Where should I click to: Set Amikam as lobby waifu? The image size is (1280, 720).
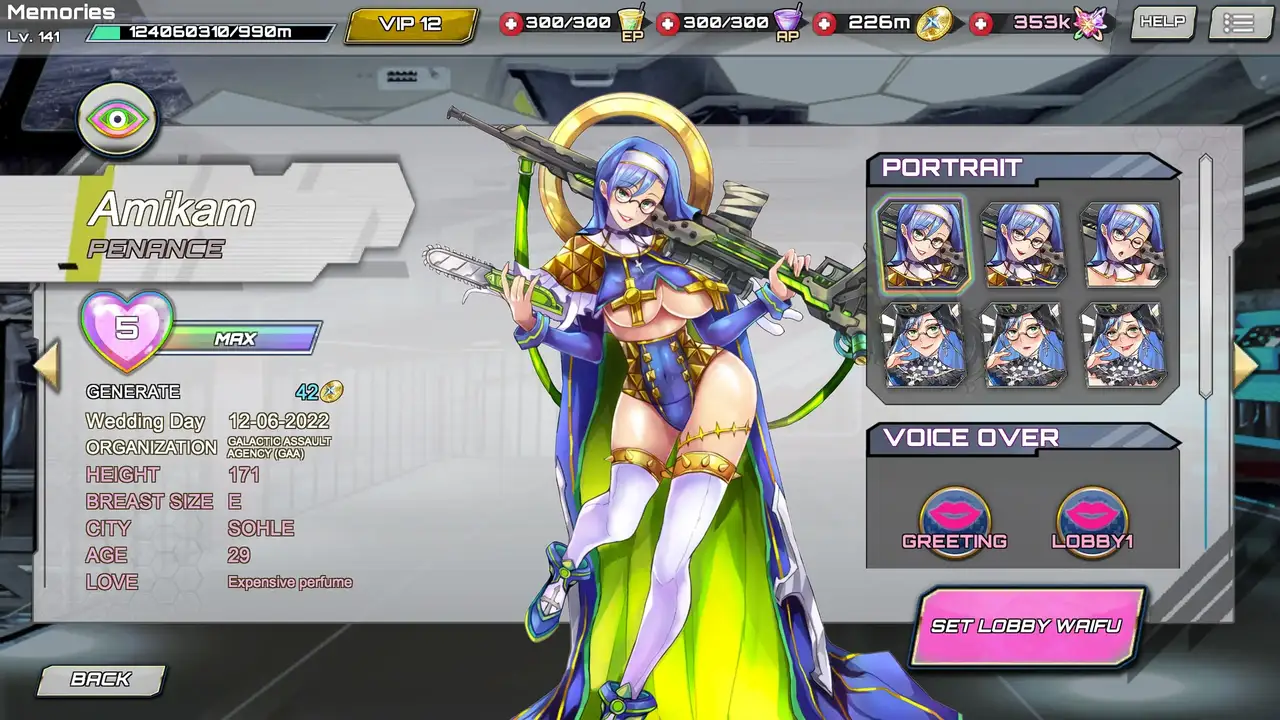(x=1026, y=626)
